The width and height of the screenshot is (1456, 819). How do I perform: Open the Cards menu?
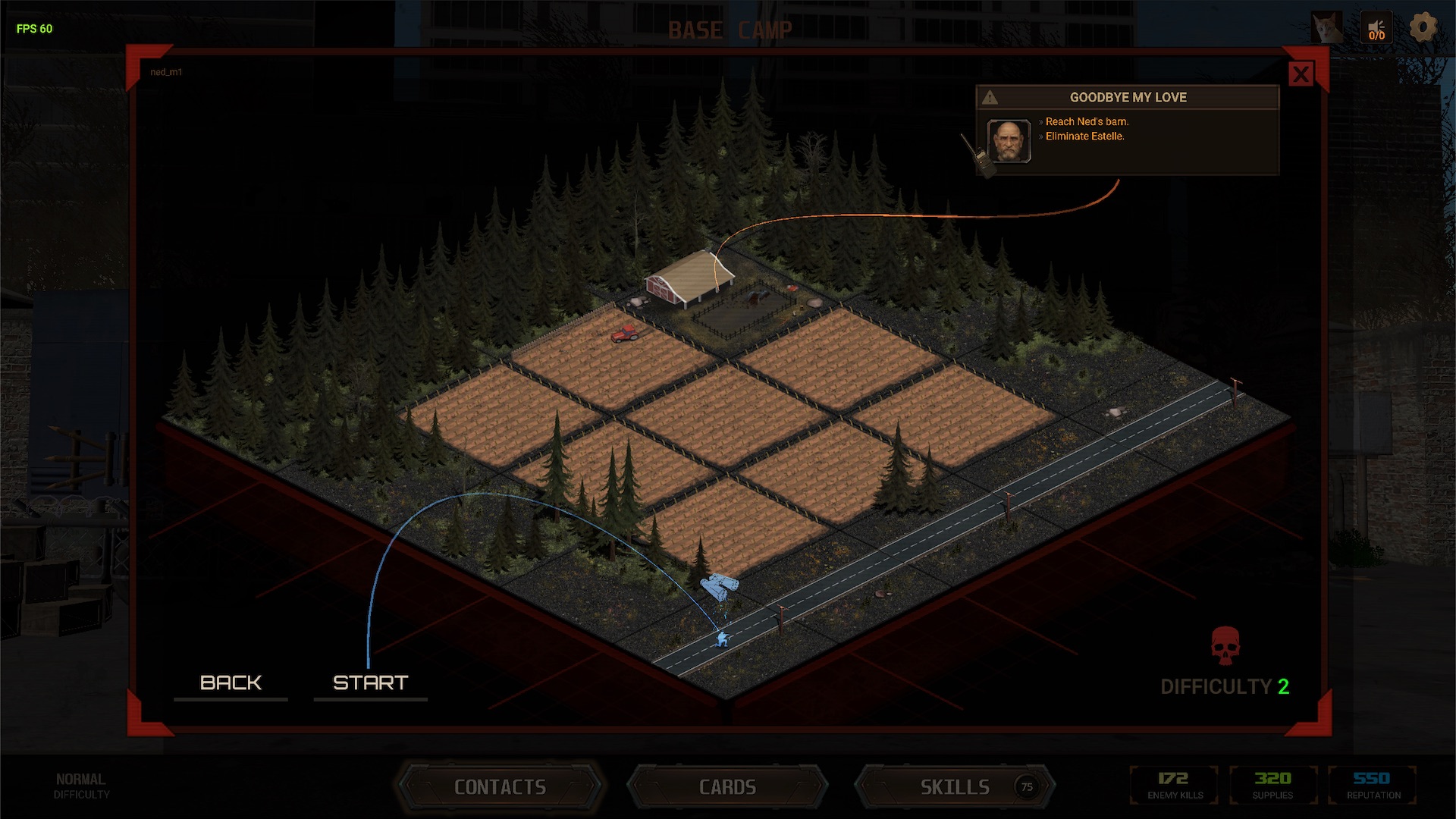(x=727, y=787)
